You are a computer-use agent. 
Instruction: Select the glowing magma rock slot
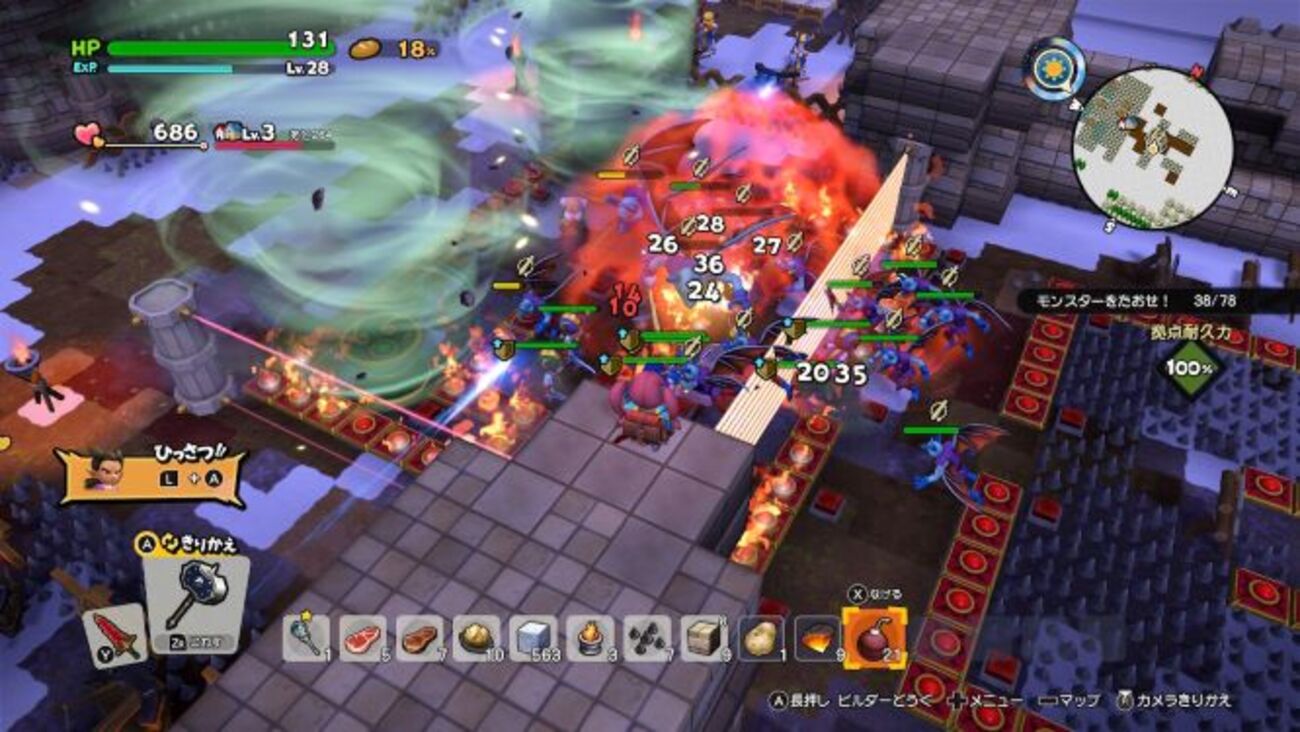tap(818, 637)
